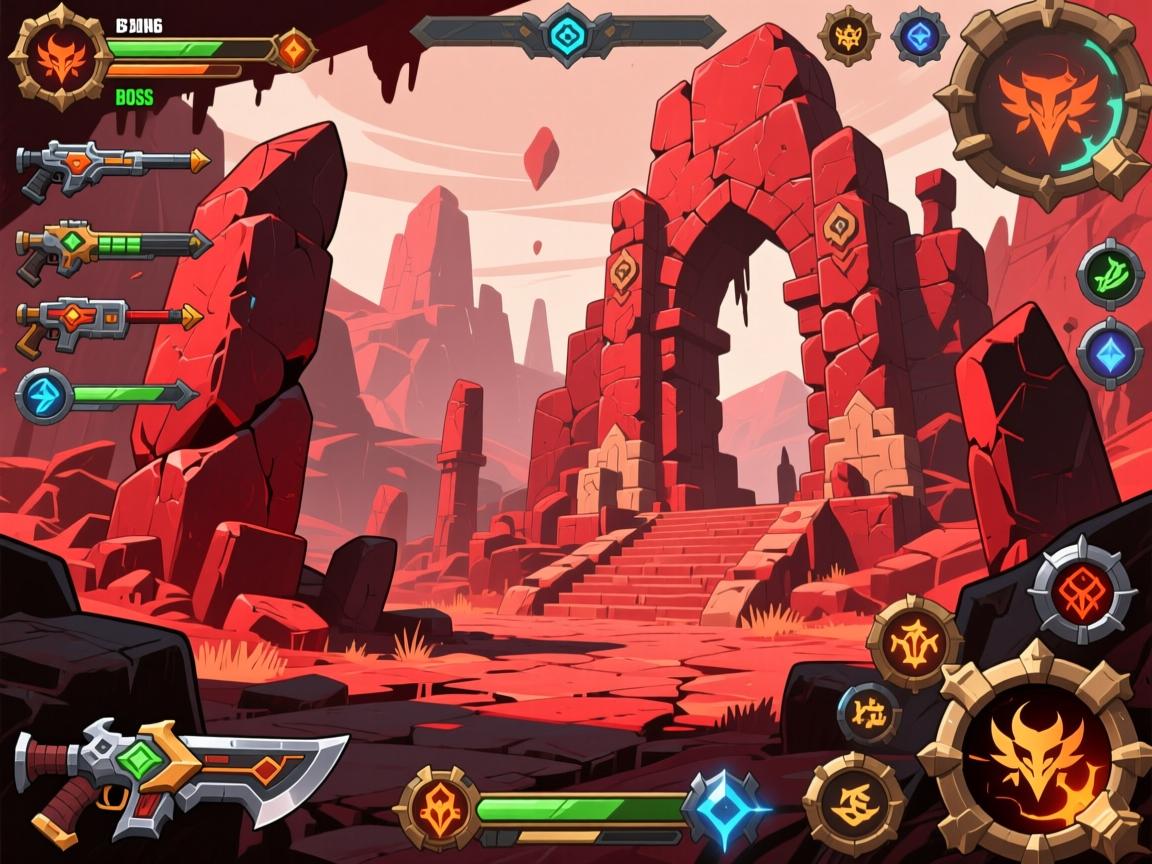Trigger the red rune skill in the spiked silver frame
Image resolution: width=1152 pixels, height=864 pixels.
(x=1082, y=589)
